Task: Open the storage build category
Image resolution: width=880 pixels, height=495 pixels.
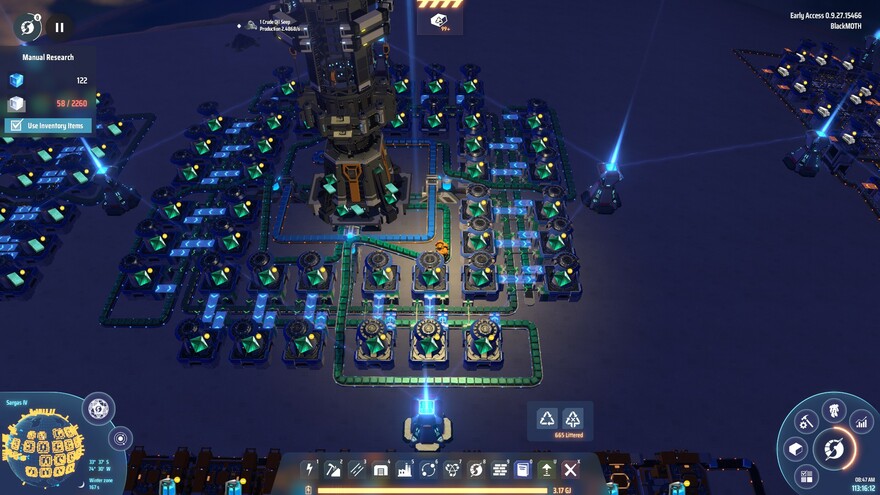Action: [381, 469]
